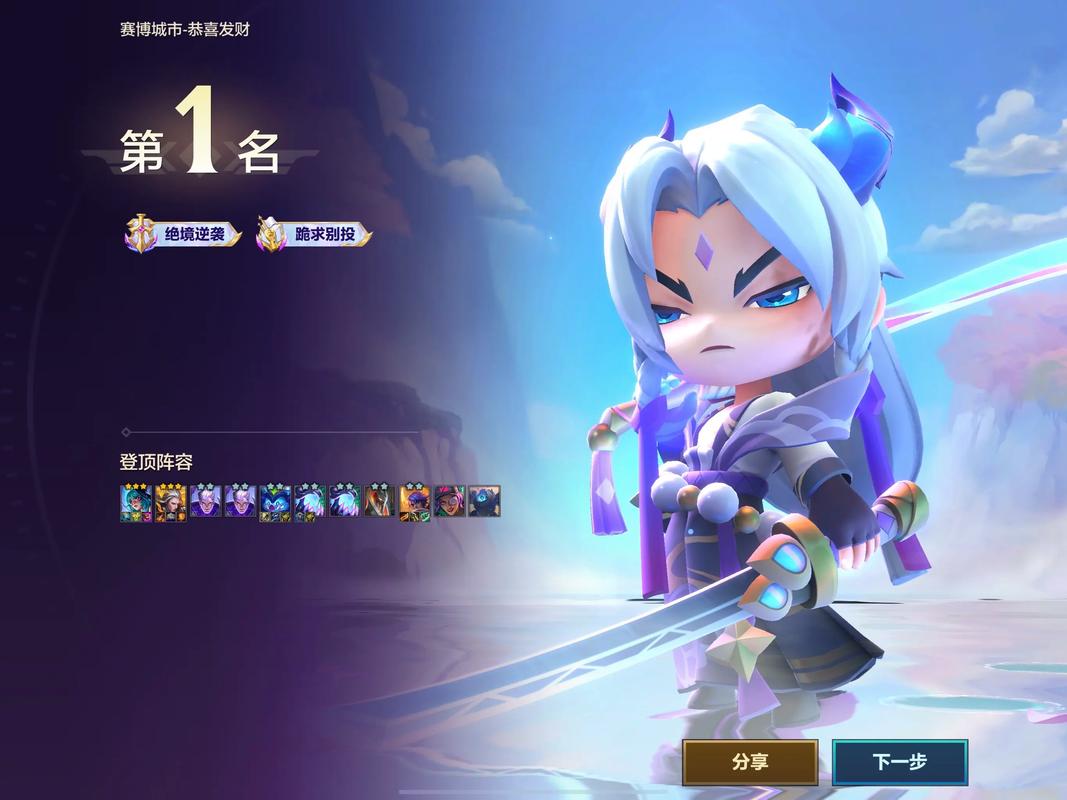Choose the pink-haired champion wearing a hat
Viewport: 1067px width, 800px height.
pyautogui.click(x=449, y=501)
